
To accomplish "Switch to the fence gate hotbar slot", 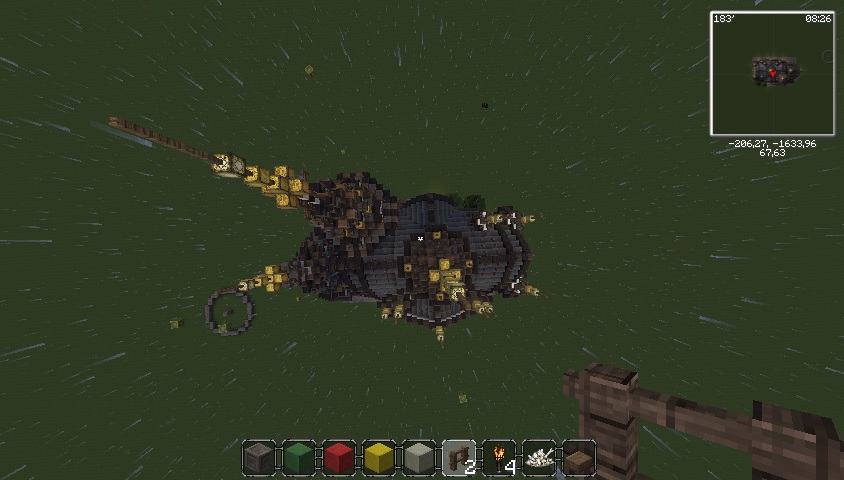I will pyautogui.click(x=459, y=458).
